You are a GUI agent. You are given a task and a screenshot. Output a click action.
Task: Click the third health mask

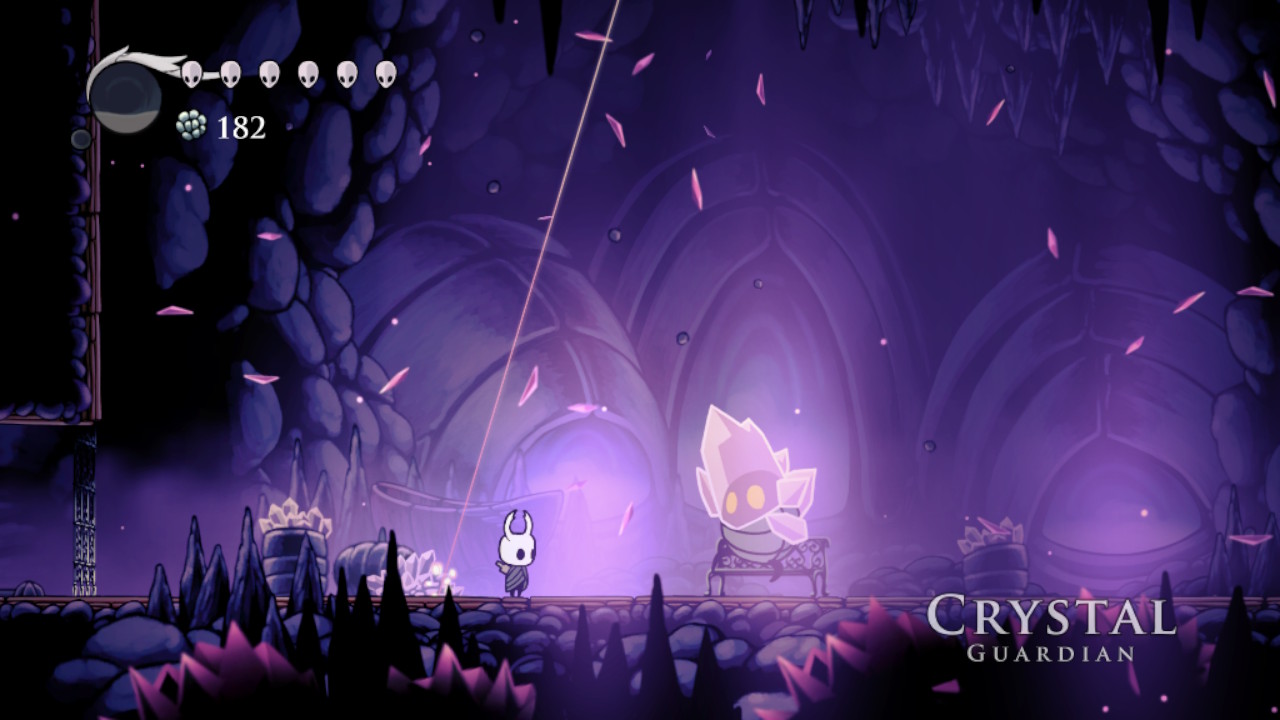tap(269, 73)
